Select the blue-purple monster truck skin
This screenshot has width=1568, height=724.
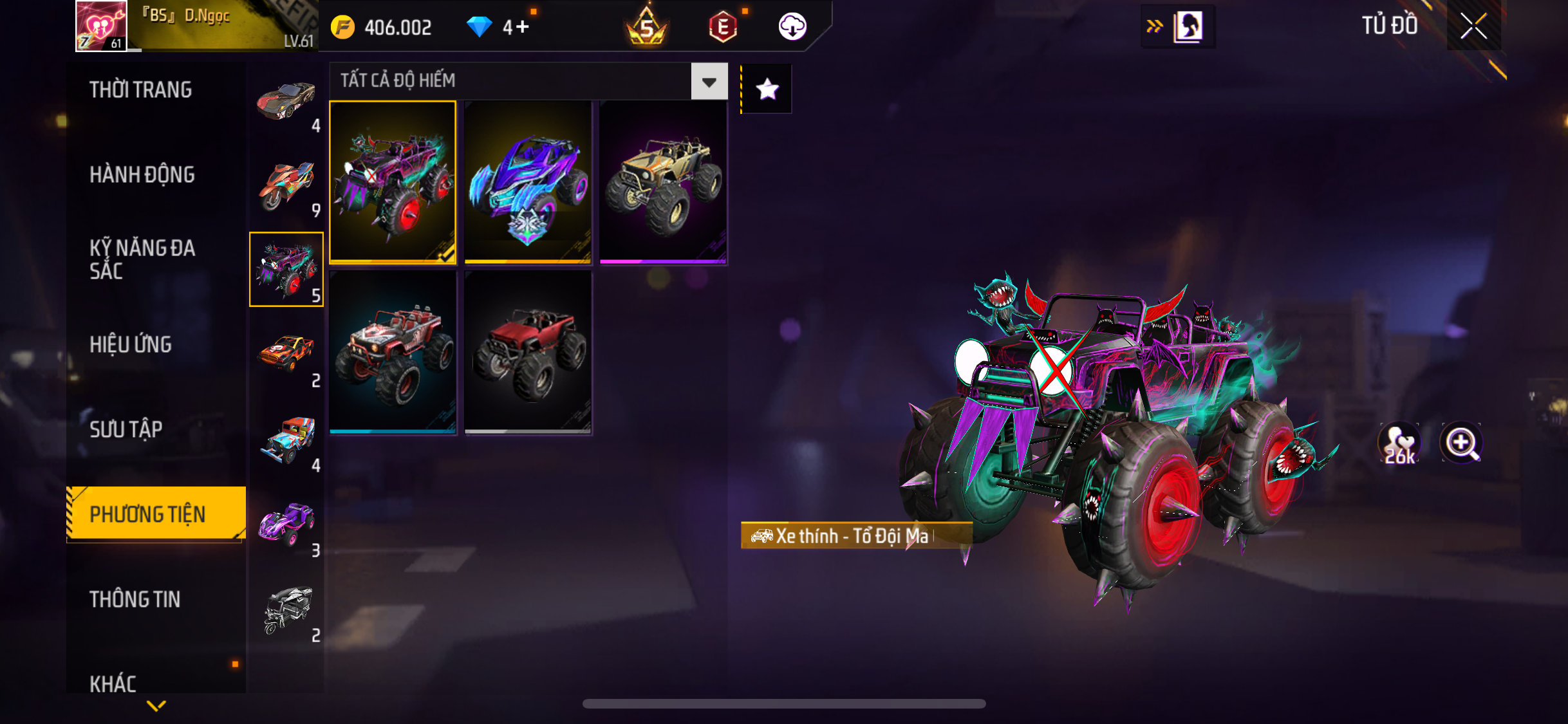[528, 182]
